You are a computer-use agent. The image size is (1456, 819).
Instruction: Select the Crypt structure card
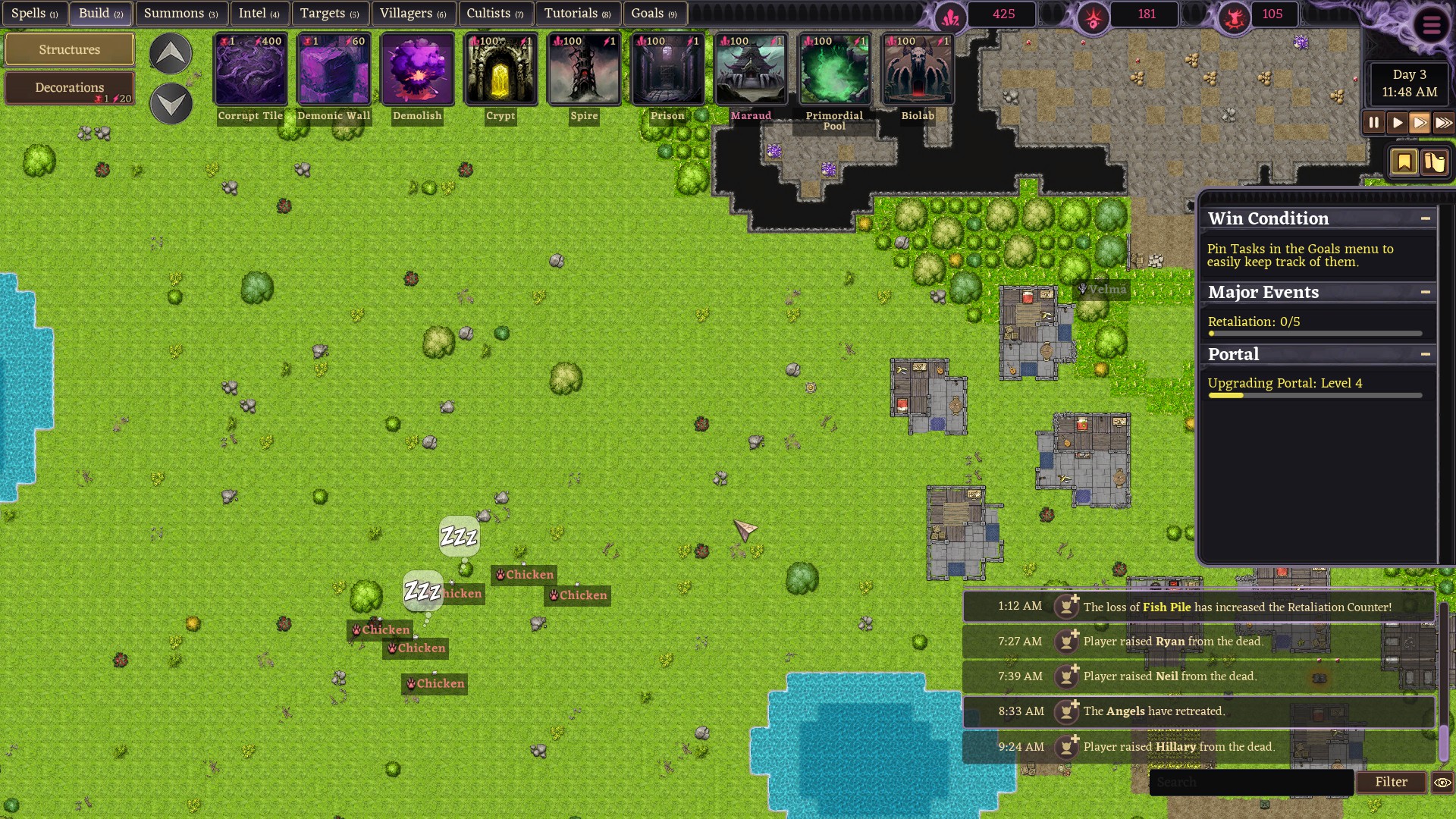point(500,70)
